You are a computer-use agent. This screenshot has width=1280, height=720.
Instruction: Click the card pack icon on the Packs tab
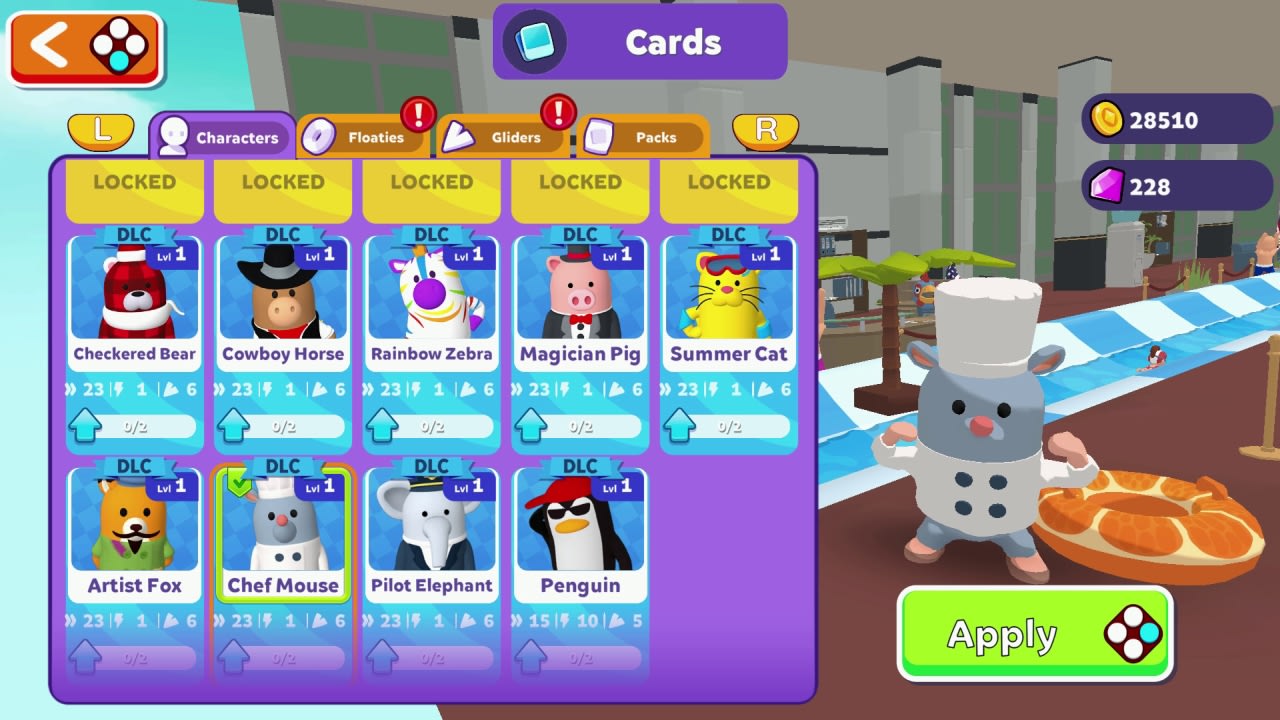601,137
